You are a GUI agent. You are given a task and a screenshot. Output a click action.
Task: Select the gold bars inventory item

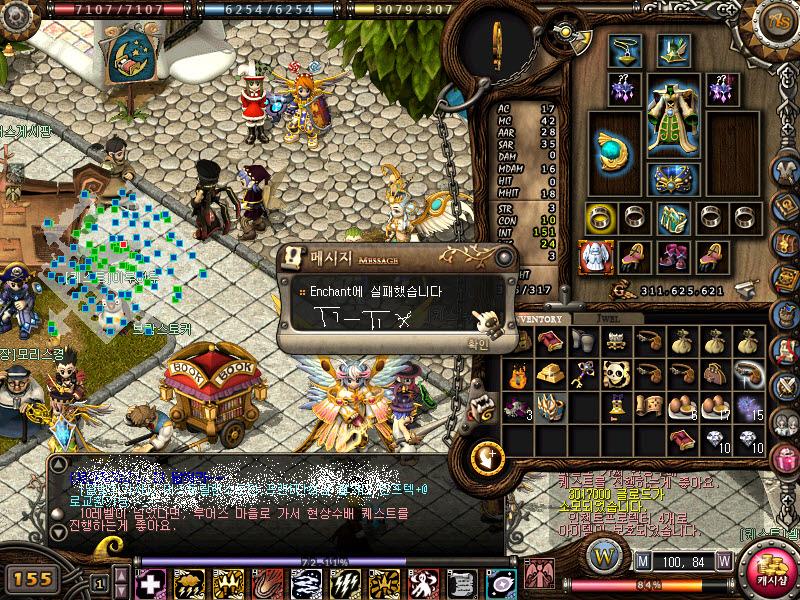(550, 374)
